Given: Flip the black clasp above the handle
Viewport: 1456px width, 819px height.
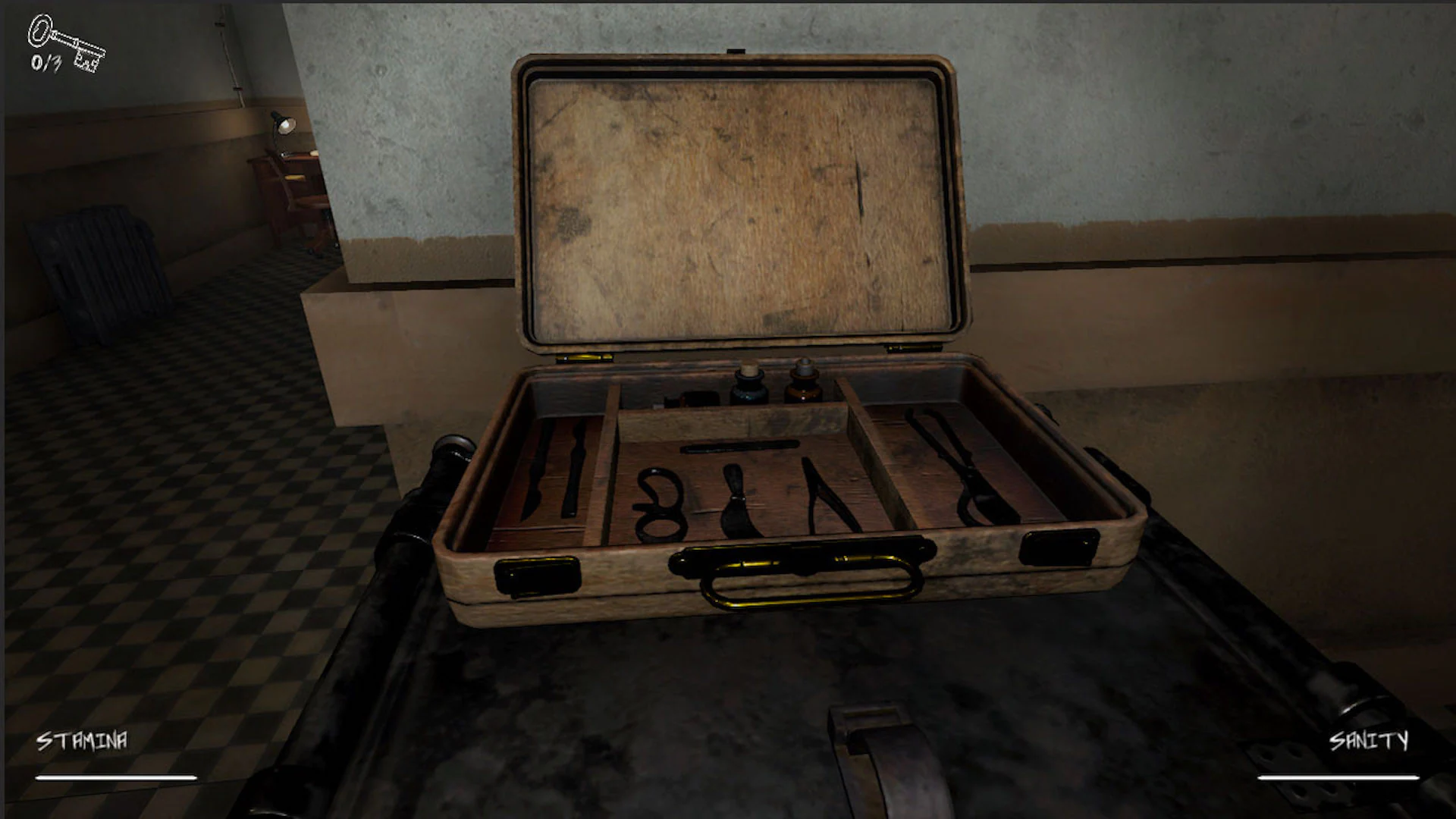Looking at the screenshot, I should tap(800, 555).
